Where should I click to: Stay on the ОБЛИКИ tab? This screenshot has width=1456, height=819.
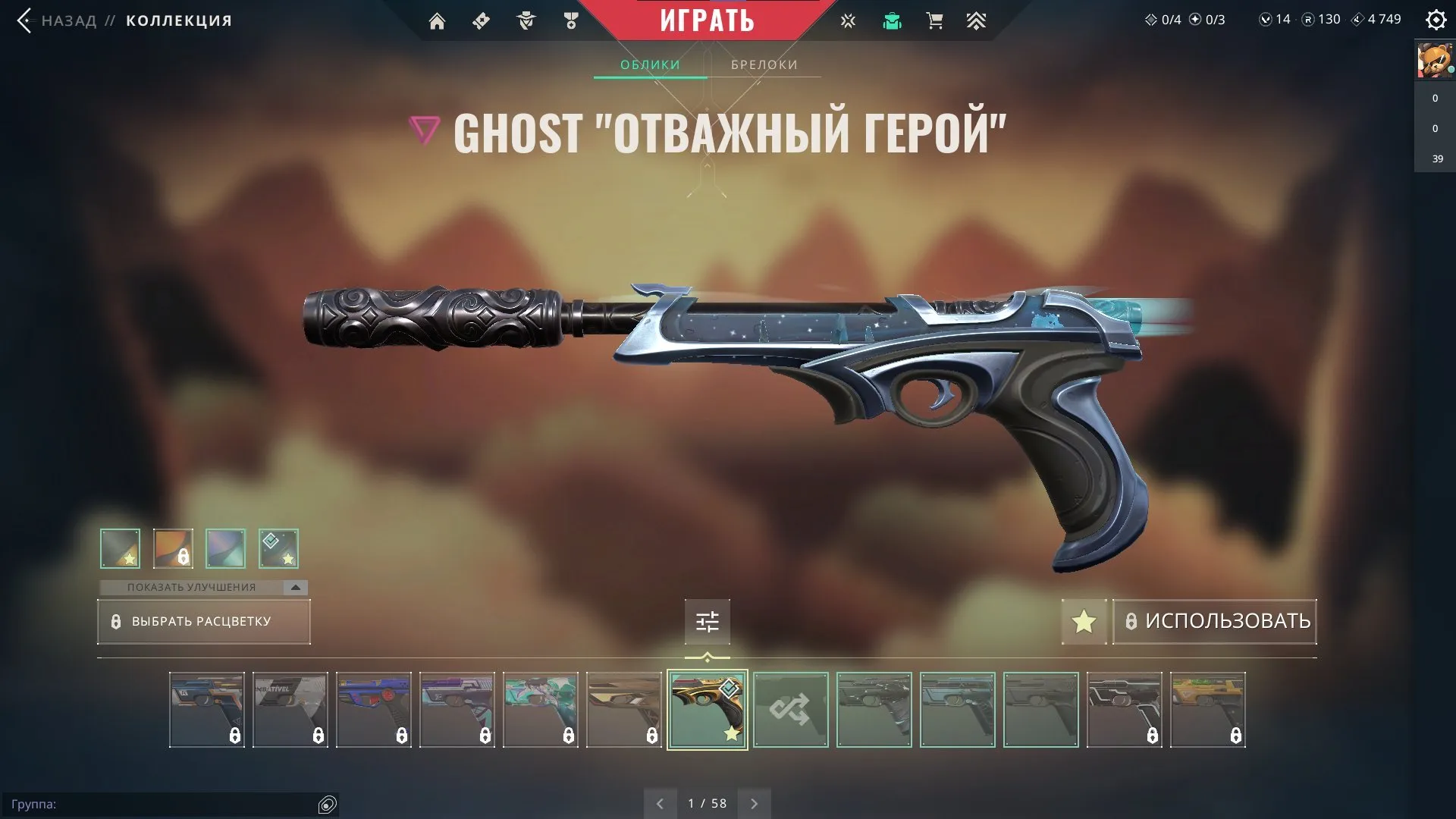[650, 64]
